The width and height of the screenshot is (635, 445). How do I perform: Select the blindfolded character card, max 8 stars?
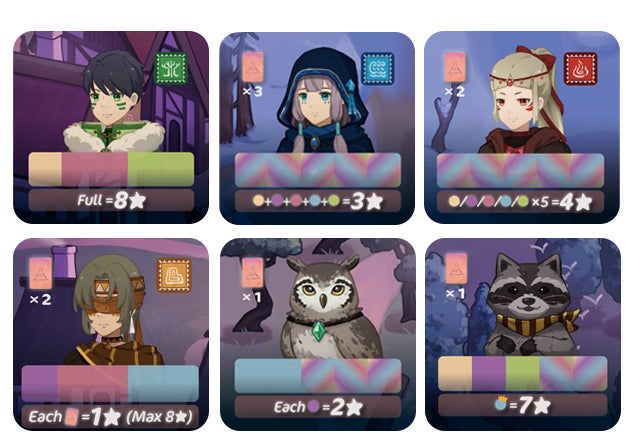coord(111,334)
